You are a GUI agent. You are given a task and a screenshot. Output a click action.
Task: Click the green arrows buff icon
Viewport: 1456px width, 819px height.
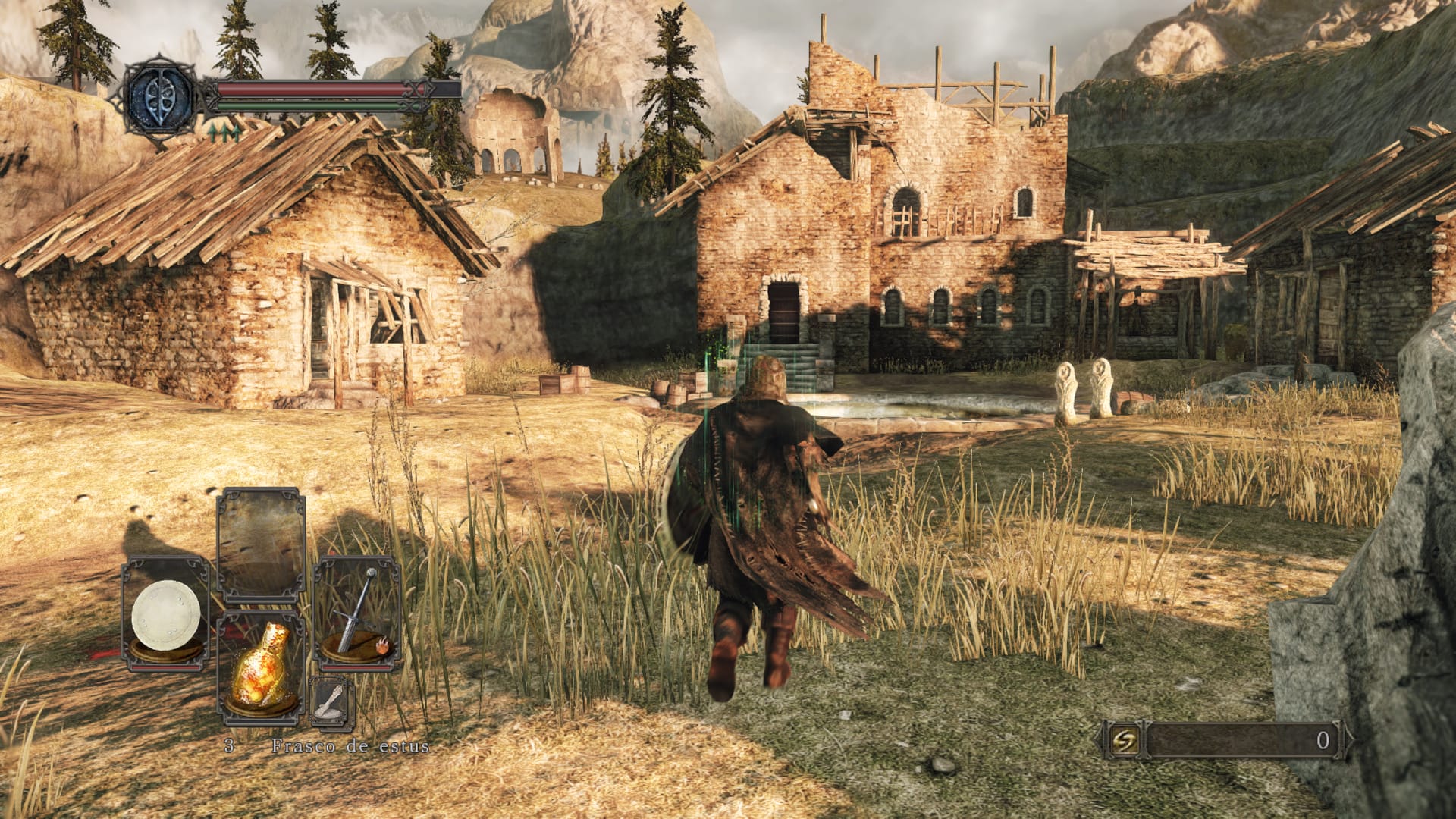point(225,133)
